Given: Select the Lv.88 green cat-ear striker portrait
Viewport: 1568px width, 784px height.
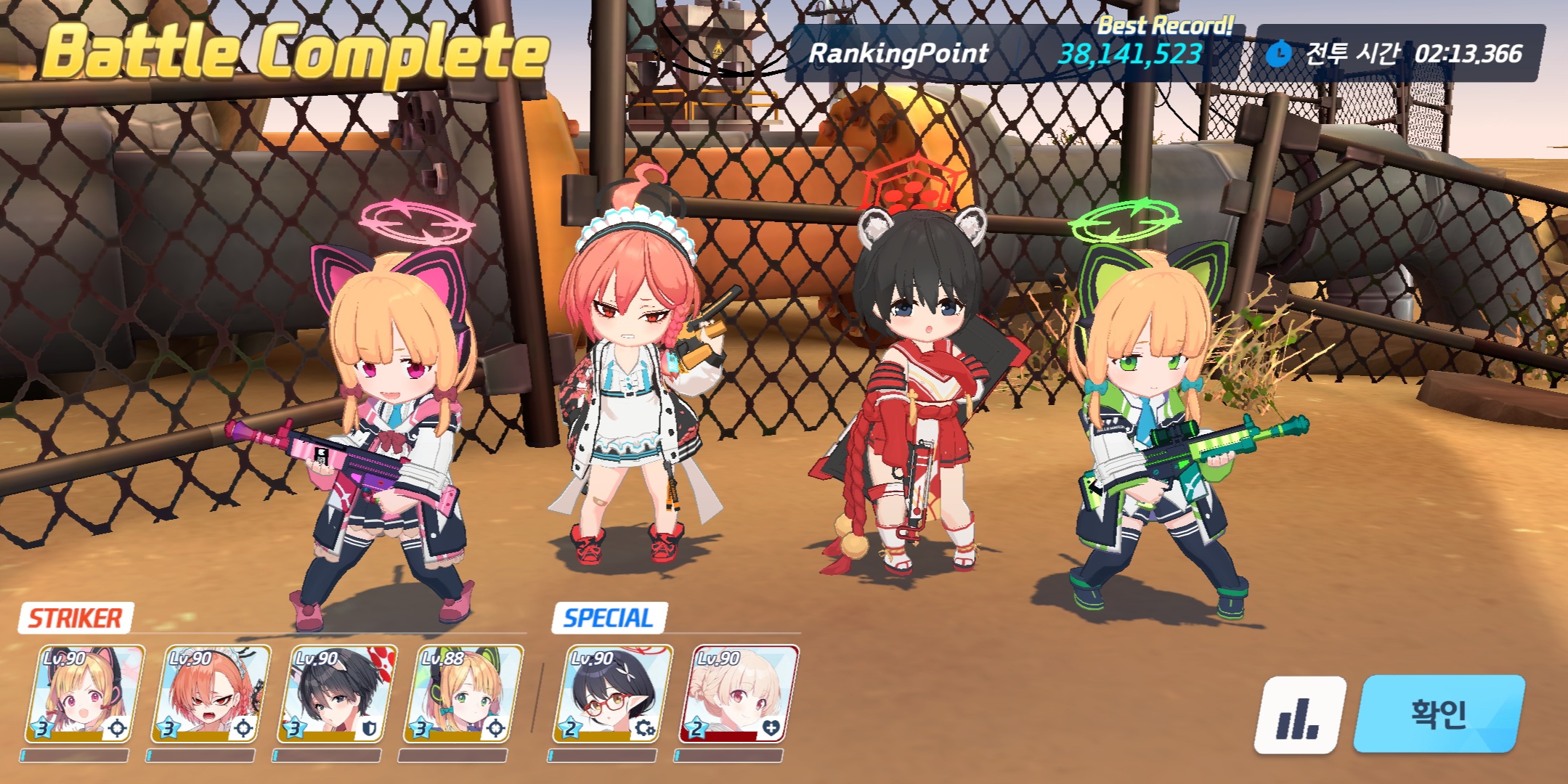Looking at the screenshot, I should point(463,695).
